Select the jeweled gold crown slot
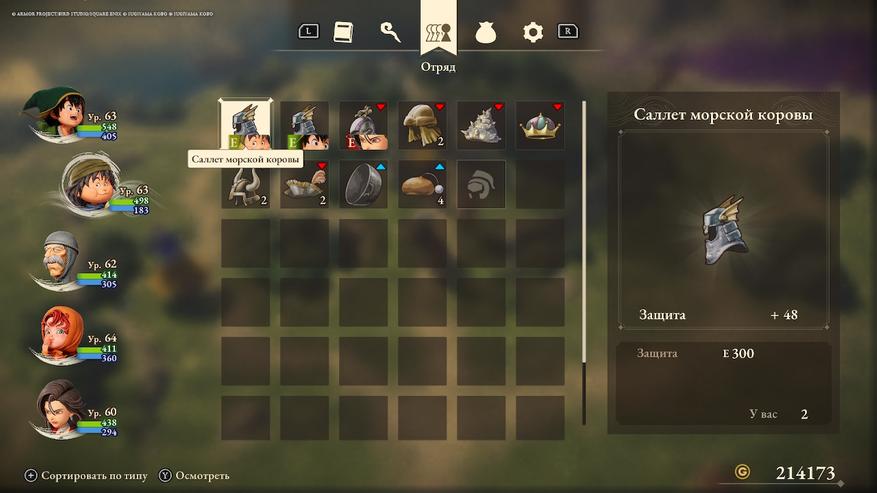 (x=540, y=125)
